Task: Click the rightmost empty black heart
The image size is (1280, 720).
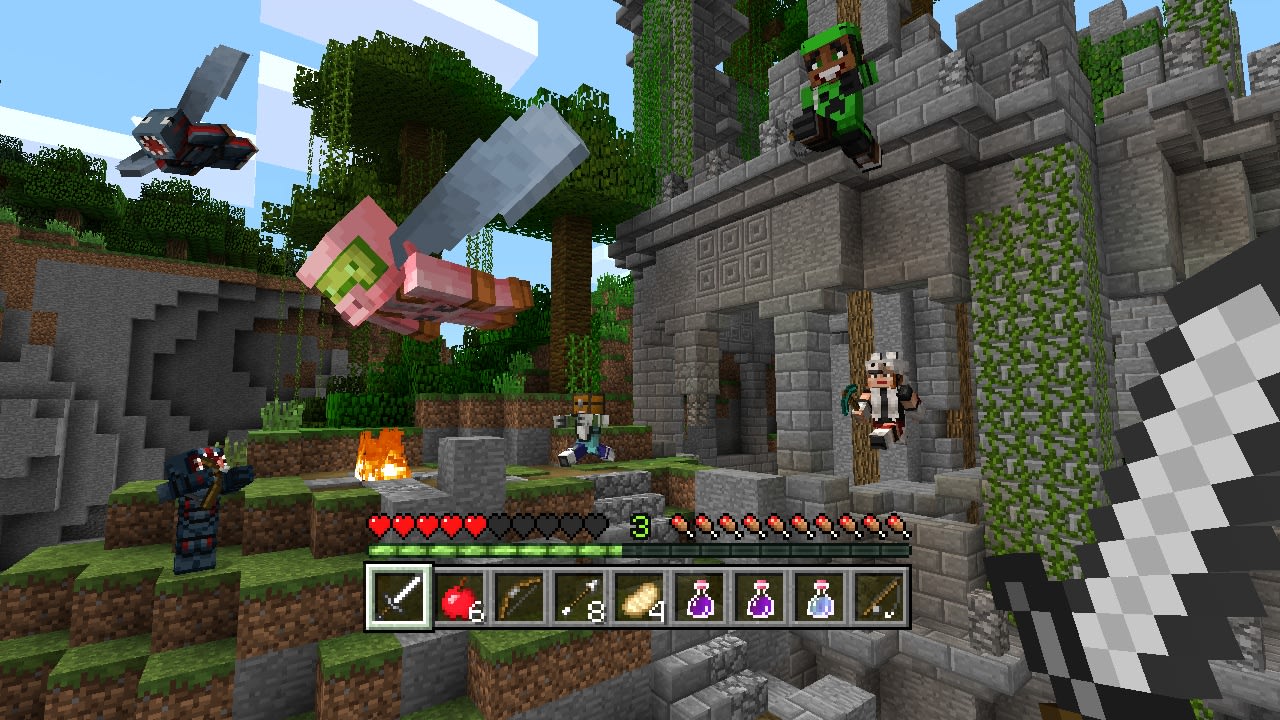Action: coord(596,522)
